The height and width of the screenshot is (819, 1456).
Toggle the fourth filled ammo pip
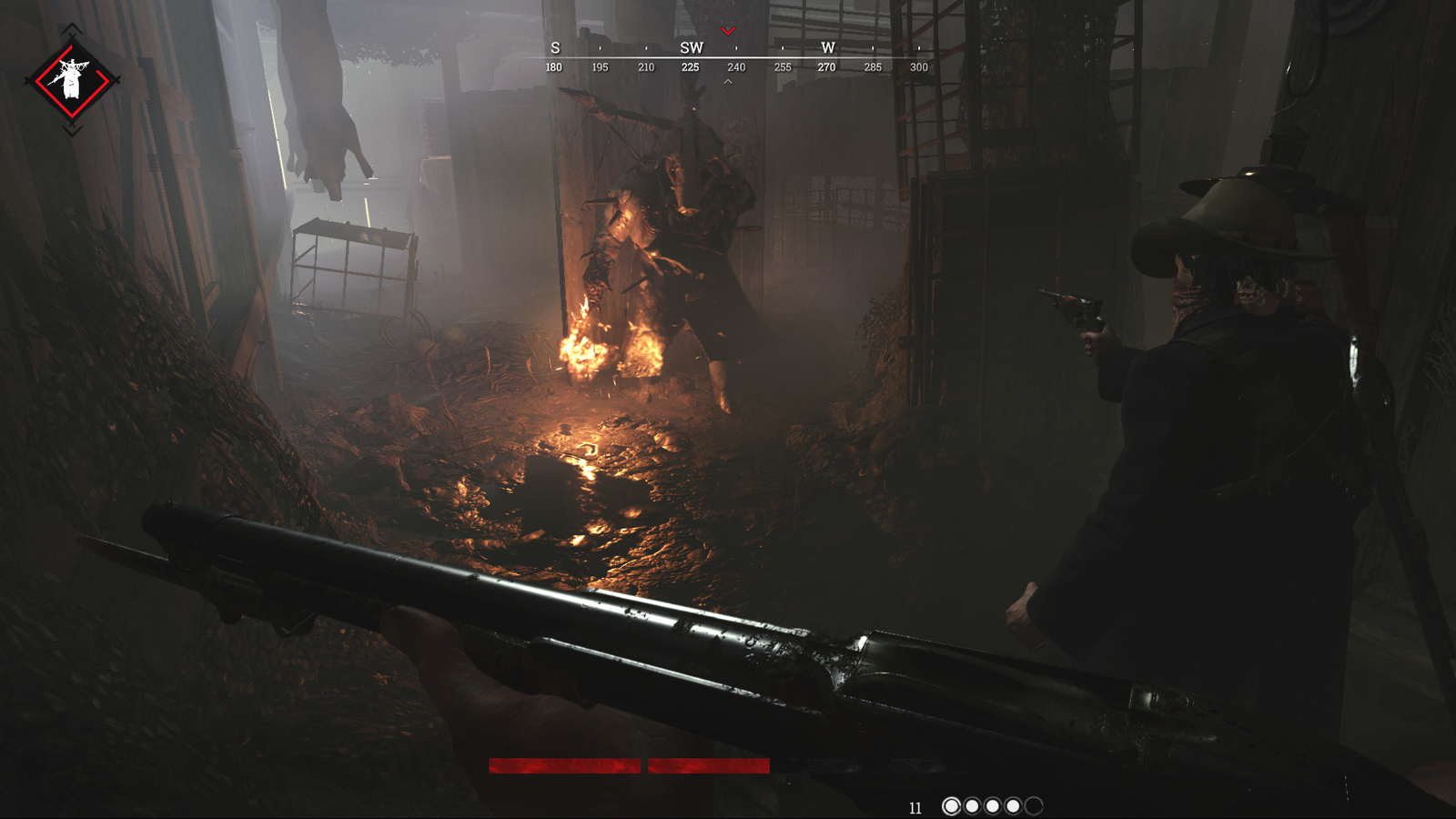point(1013,804)
